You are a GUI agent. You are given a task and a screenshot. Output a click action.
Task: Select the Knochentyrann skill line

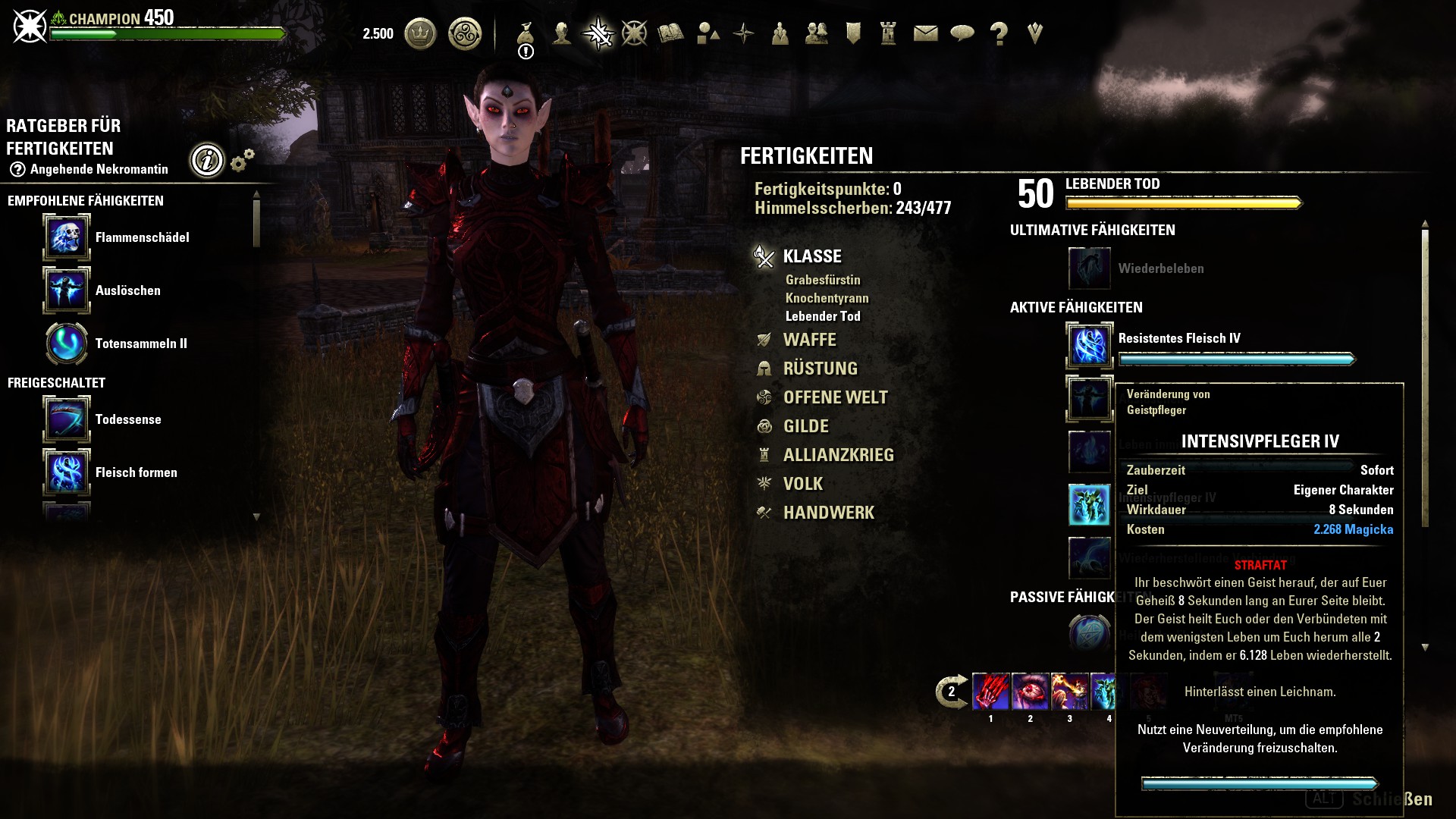[x=827, y=298]
